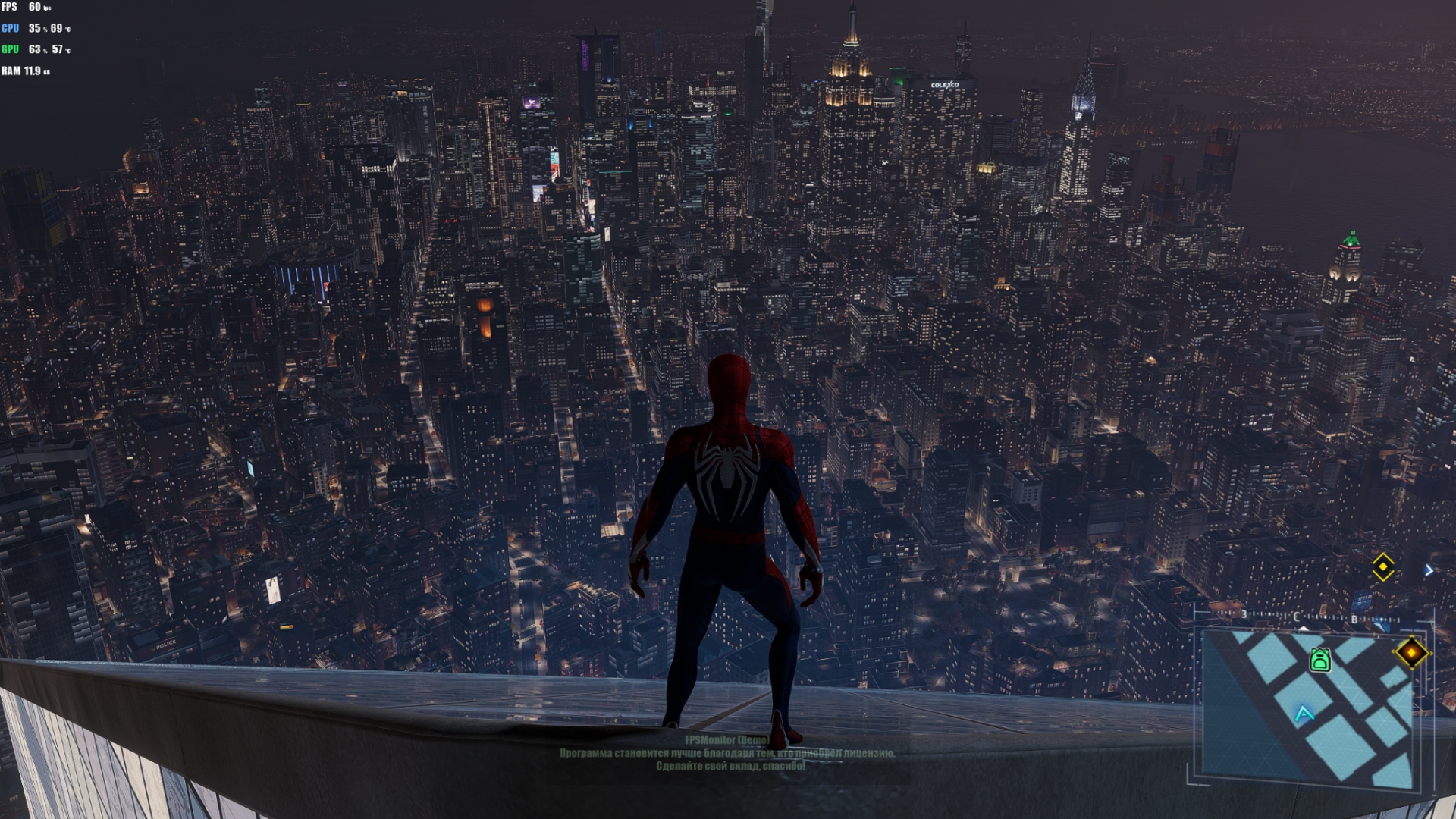Select the green backpack marker on minimap
The image size is (1456, 819).
(1319, 660)
